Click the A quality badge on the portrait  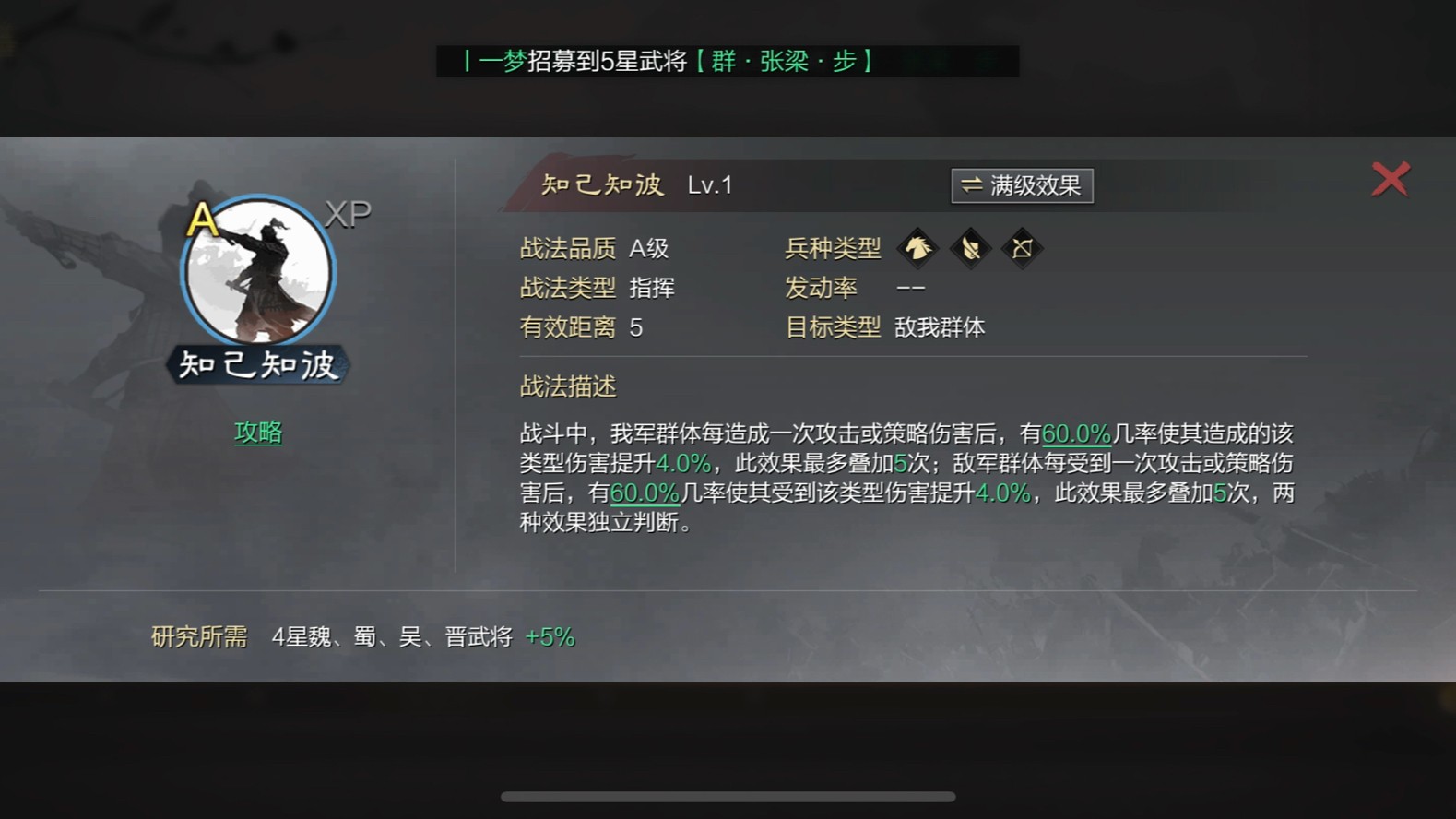coord(203,220)
